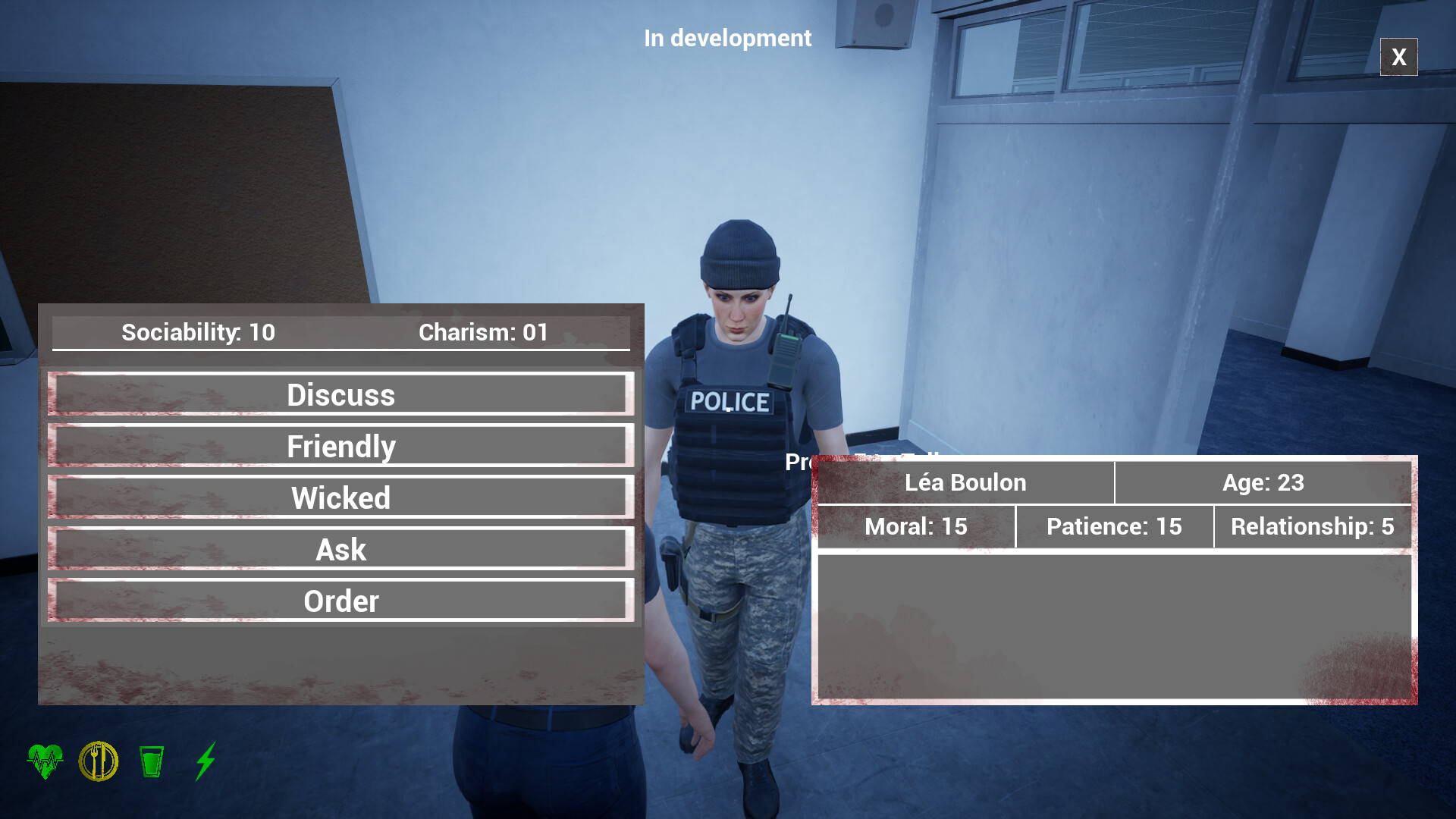
Task: Click the health heartbeat icon
Action: [x=45, y=761]
